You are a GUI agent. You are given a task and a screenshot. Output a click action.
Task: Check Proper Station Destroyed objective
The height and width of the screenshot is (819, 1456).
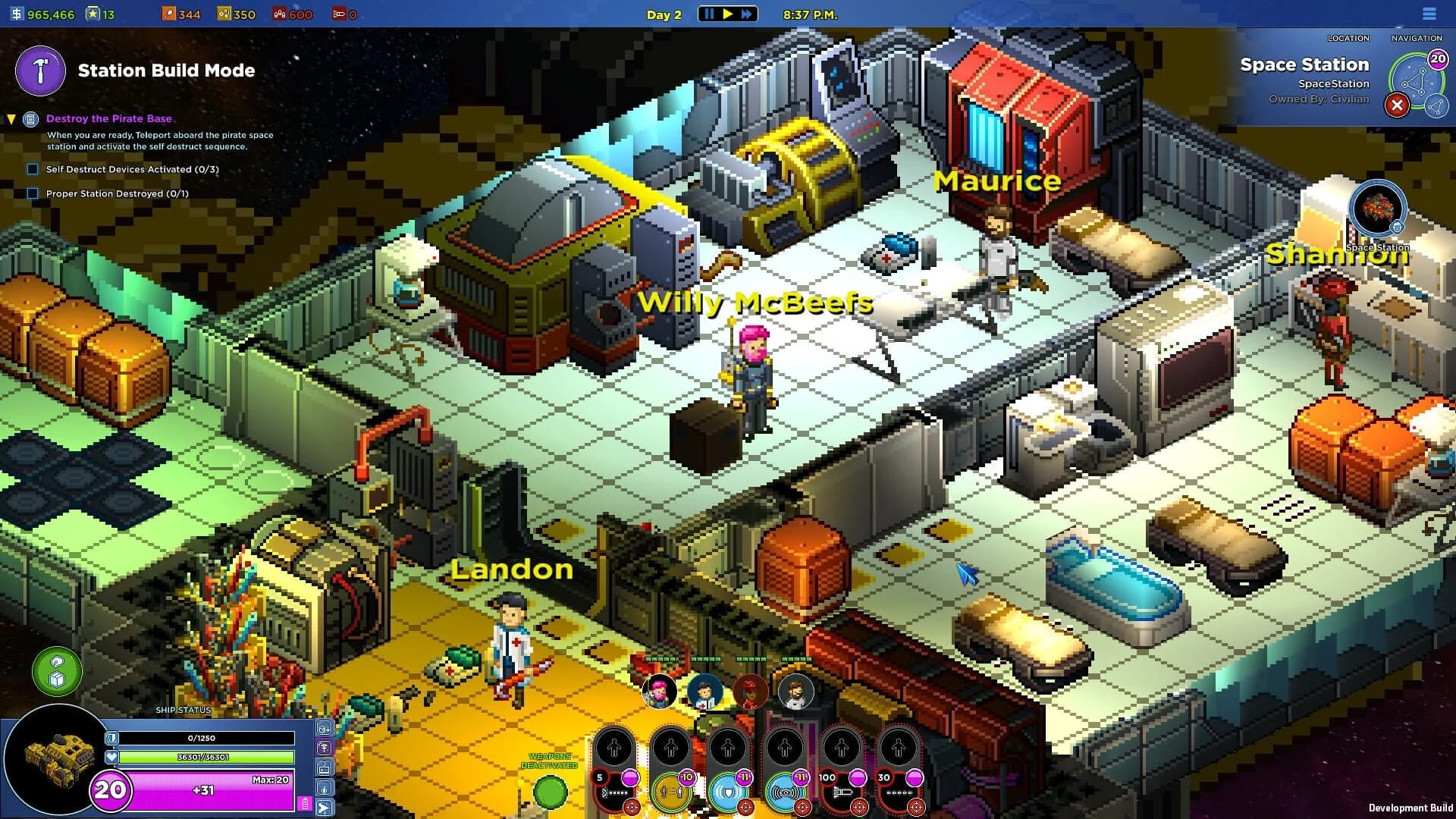coord(32,193)
